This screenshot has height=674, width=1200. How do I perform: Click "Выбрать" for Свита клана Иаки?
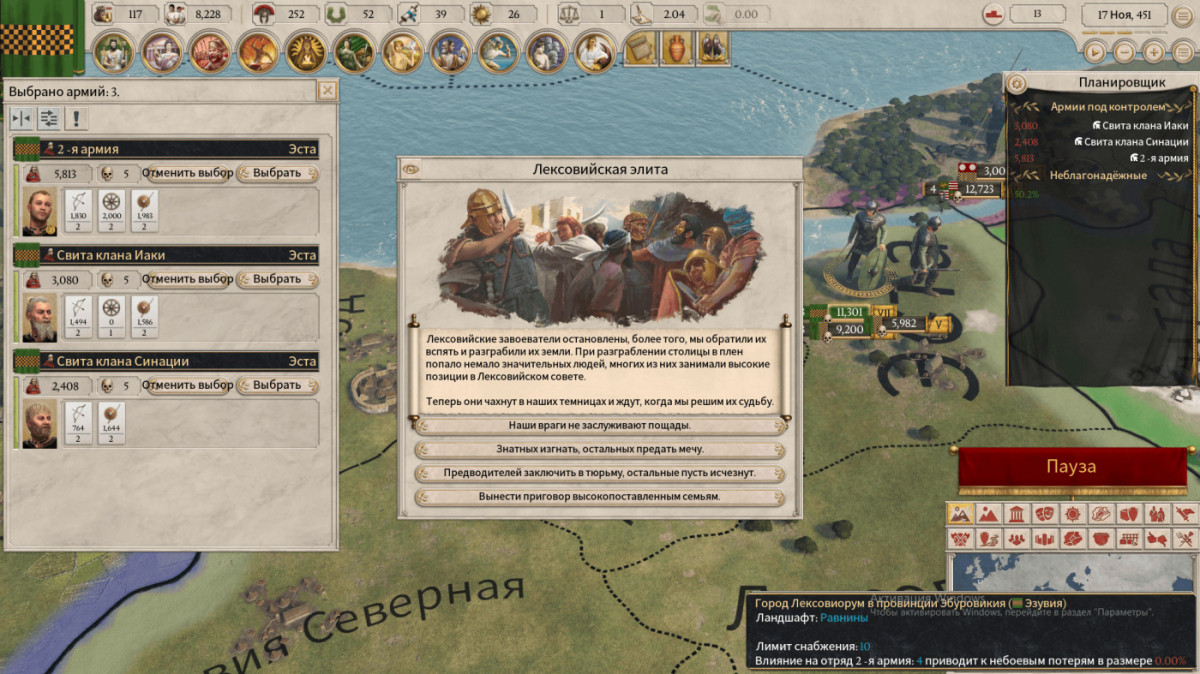tap(277, 279)
